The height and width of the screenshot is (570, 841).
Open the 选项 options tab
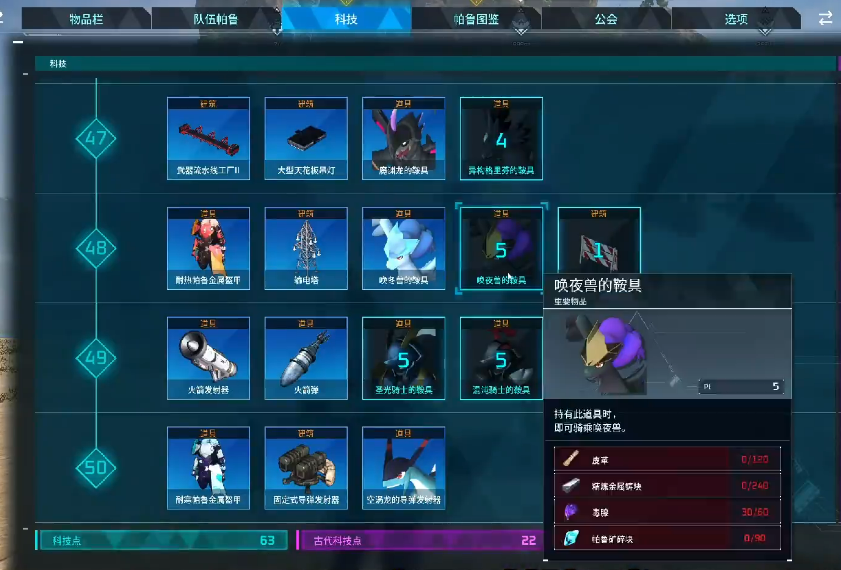pyautogui.click(x=736, y=18)
